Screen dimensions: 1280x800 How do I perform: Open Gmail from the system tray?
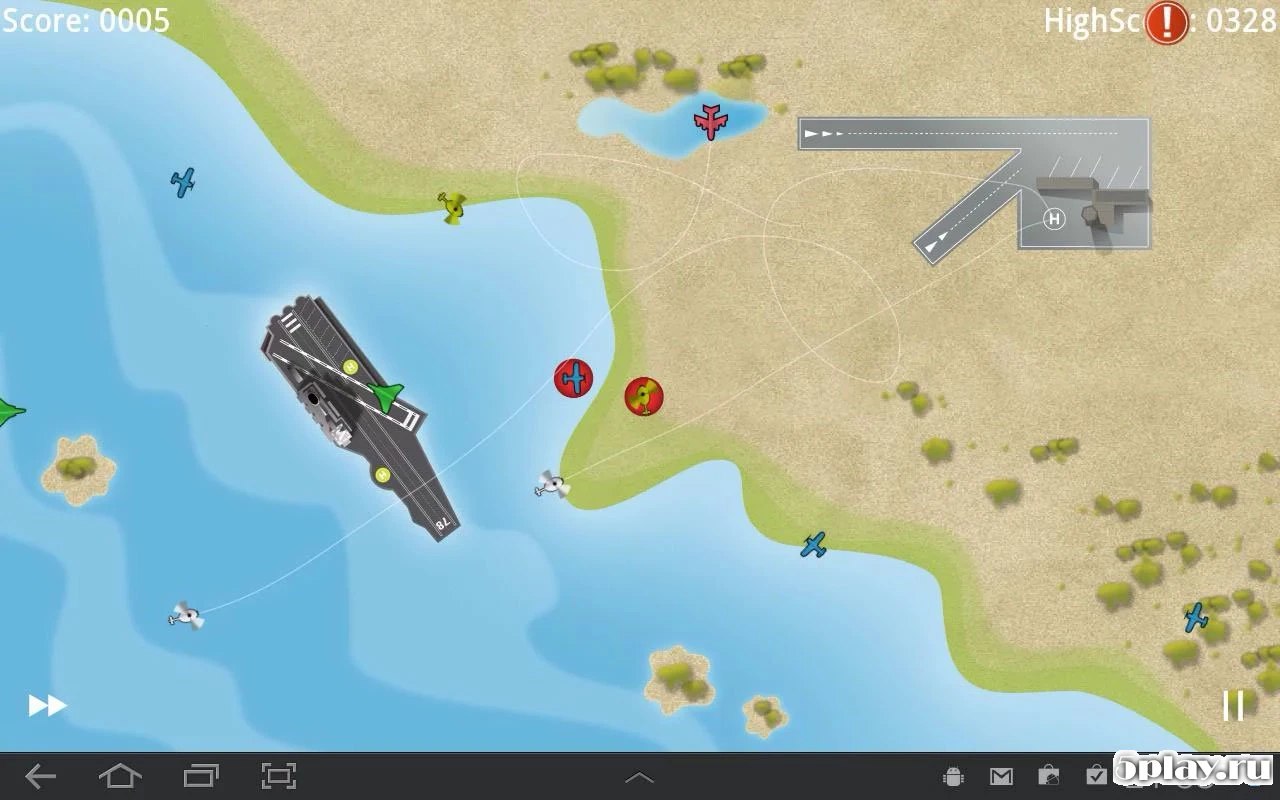tap(1000, 775)
